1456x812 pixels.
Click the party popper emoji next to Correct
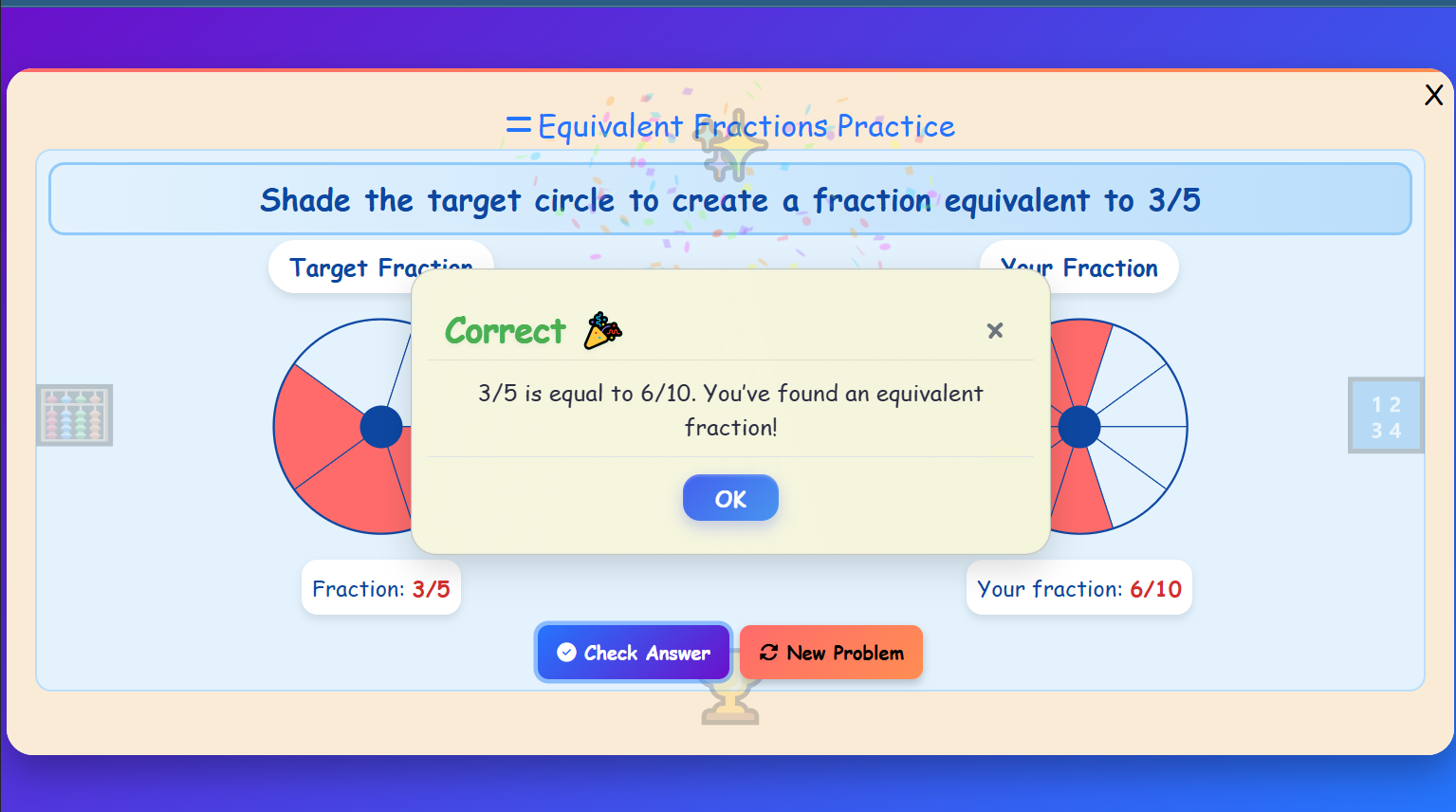pos(601,330)
